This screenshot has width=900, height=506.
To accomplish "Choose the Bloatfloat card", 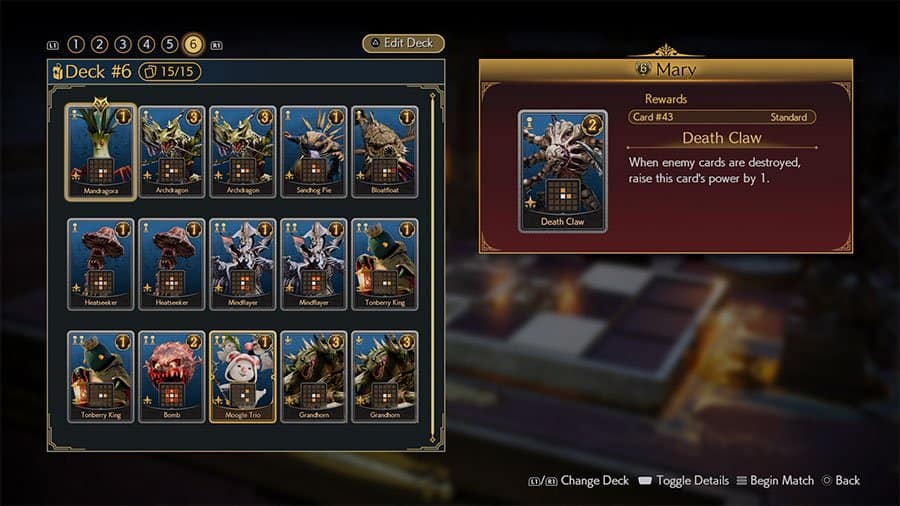I will [385, 152].
